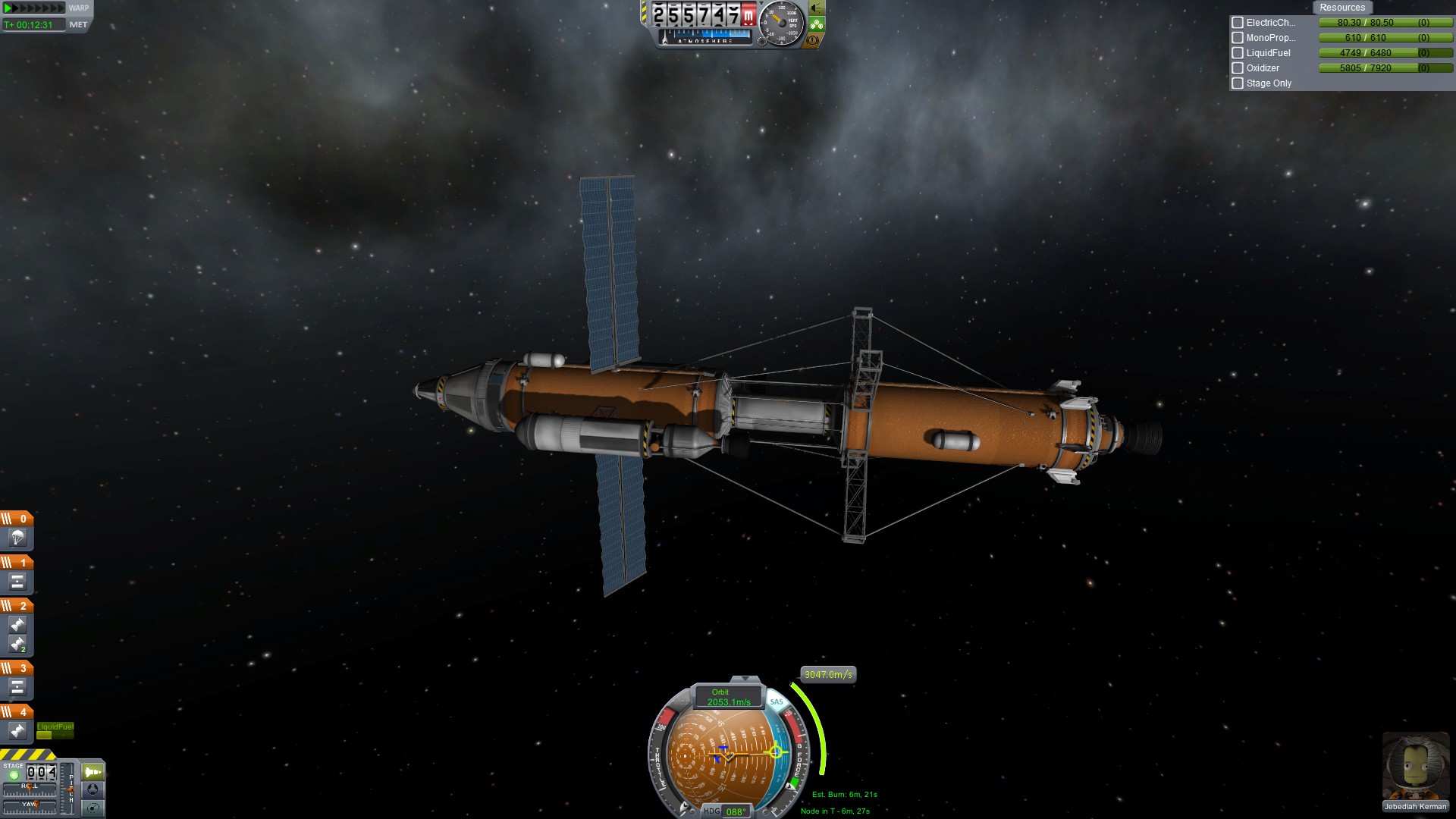Click the Orbit speed mode display

[728, 697]
